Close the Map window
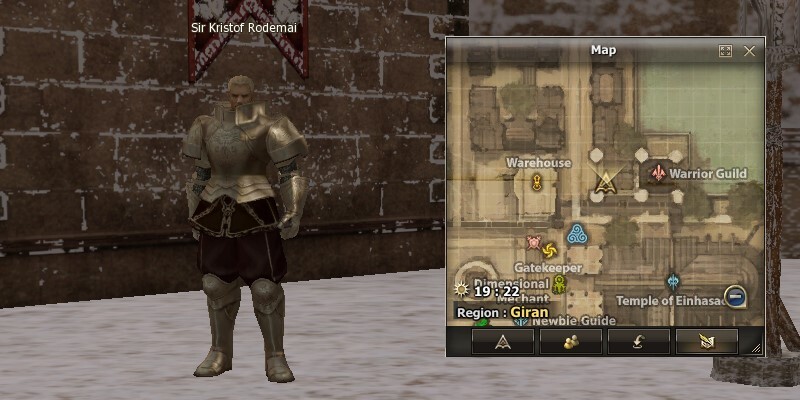 click(x=749, y=50)
